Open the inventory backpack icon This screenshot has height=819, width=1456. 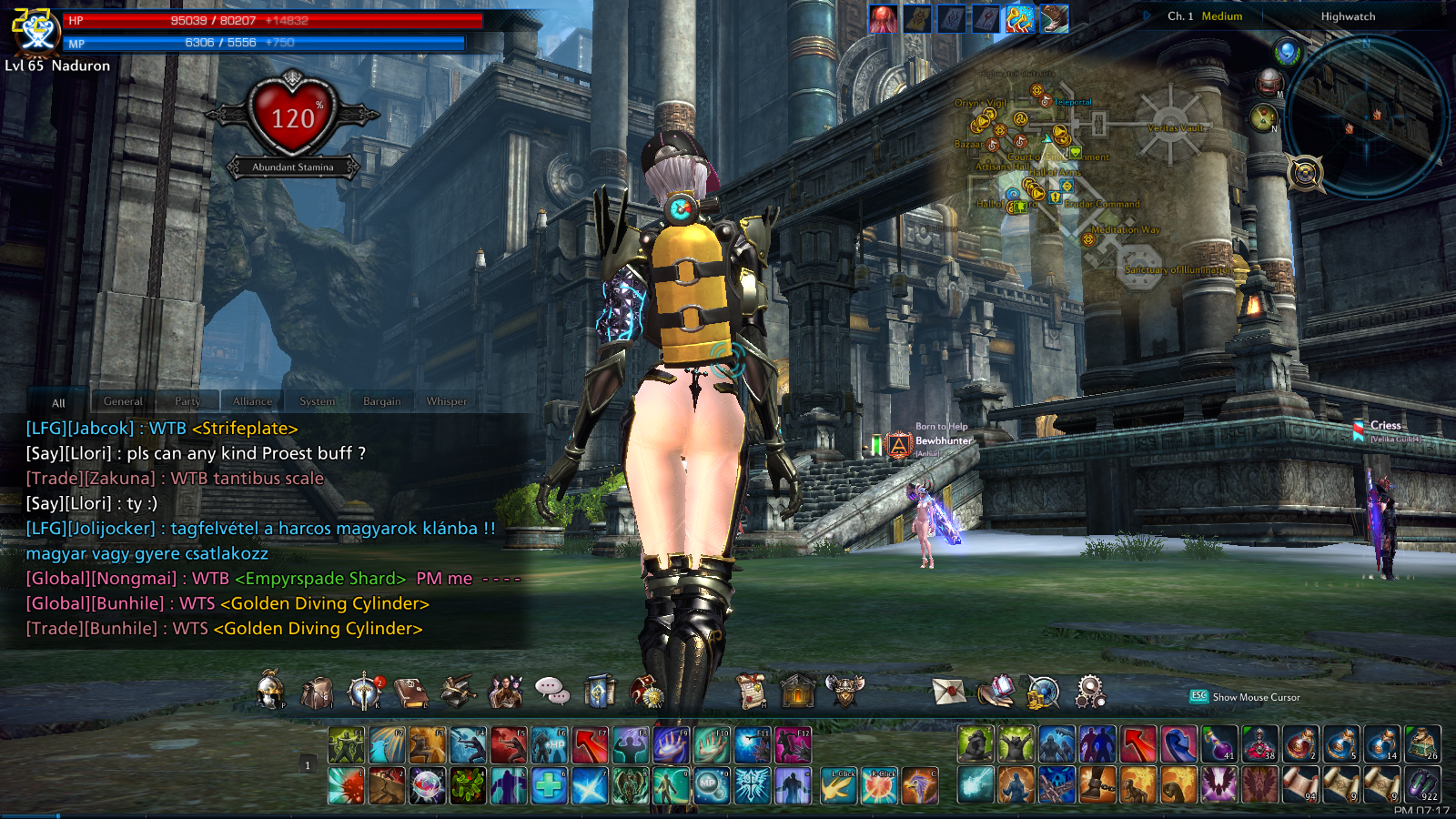[x=317, y=693]
